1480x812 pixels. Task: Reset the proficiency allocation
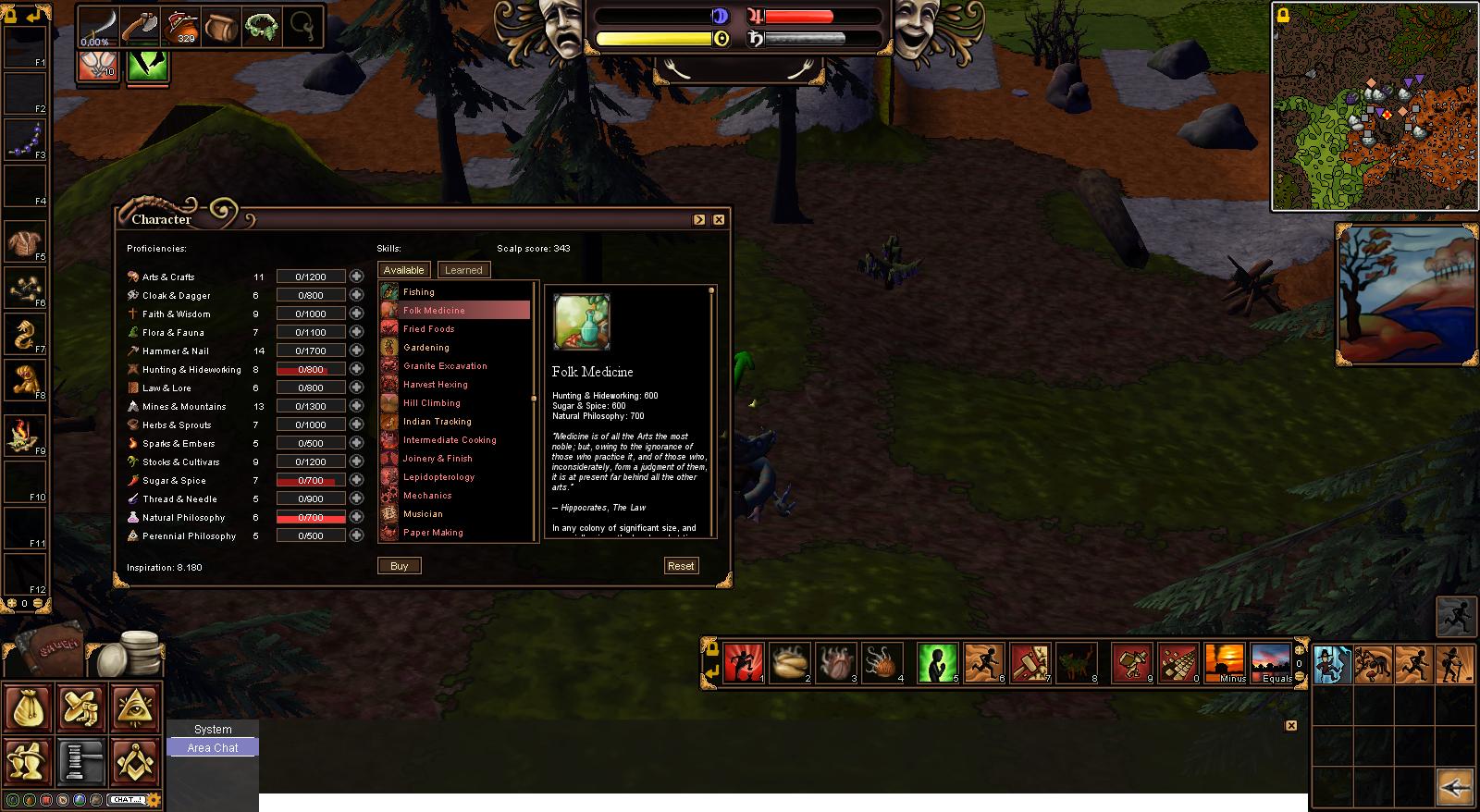tap(681, 566)
